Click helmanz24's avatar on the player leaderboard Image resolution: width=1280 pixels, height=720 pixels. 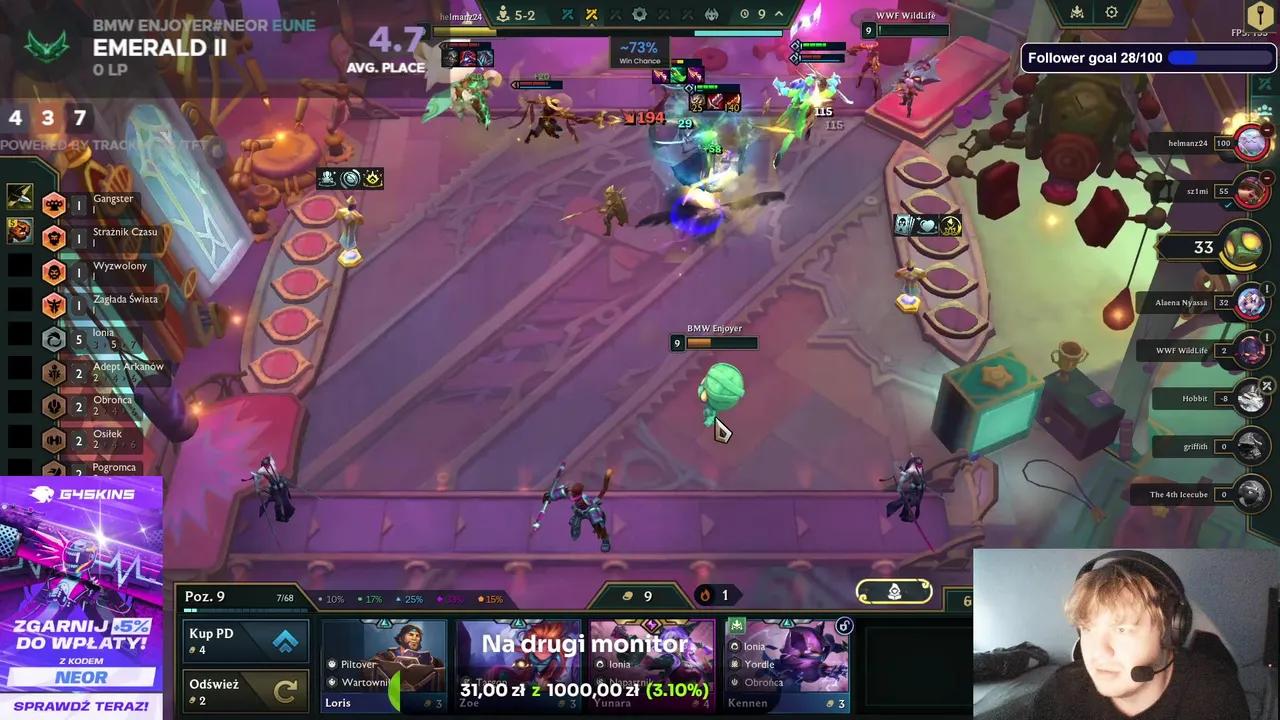(1252, 142)
